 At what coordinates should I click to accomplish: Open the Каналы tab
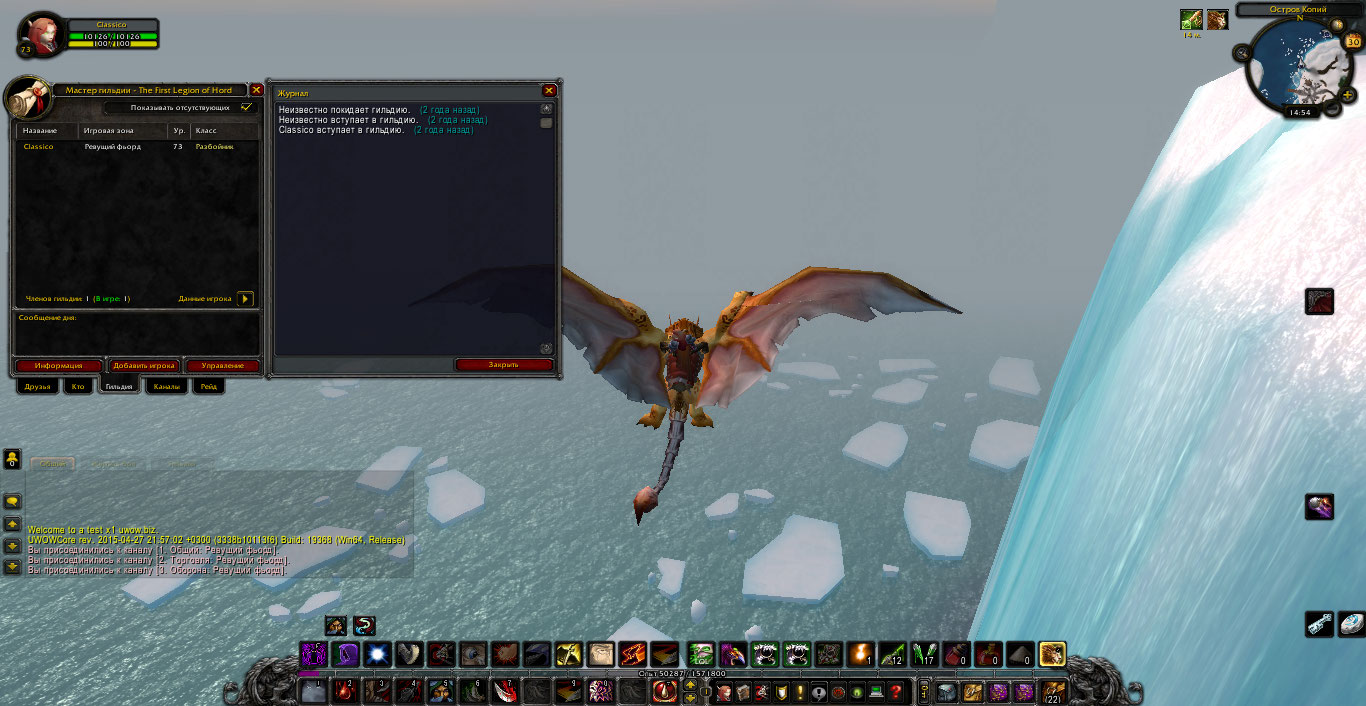[167, 387]
